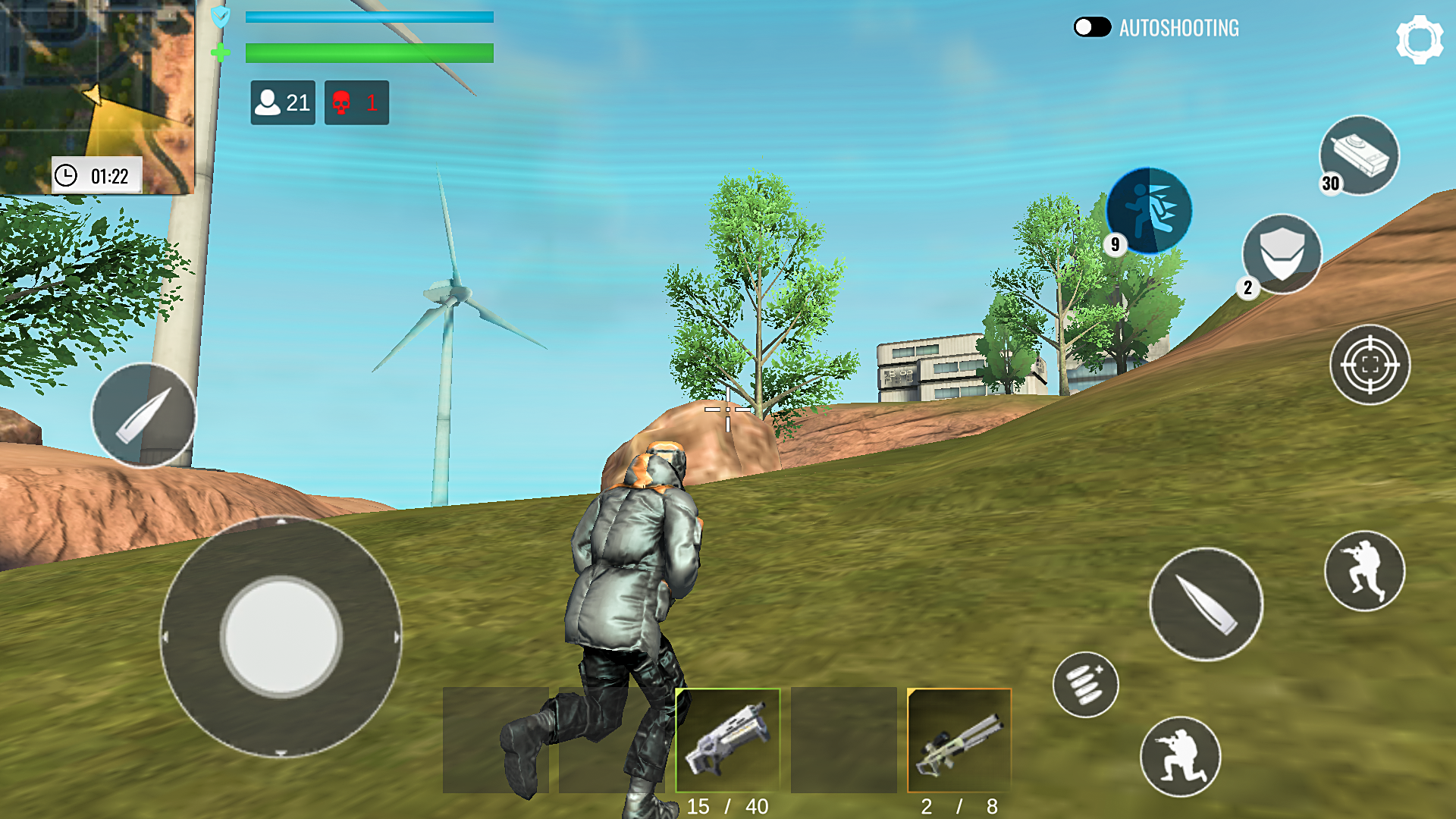Tap the vehicle deploy icon
This screenshot has height=819, width=1456.
coord(1360,154)
